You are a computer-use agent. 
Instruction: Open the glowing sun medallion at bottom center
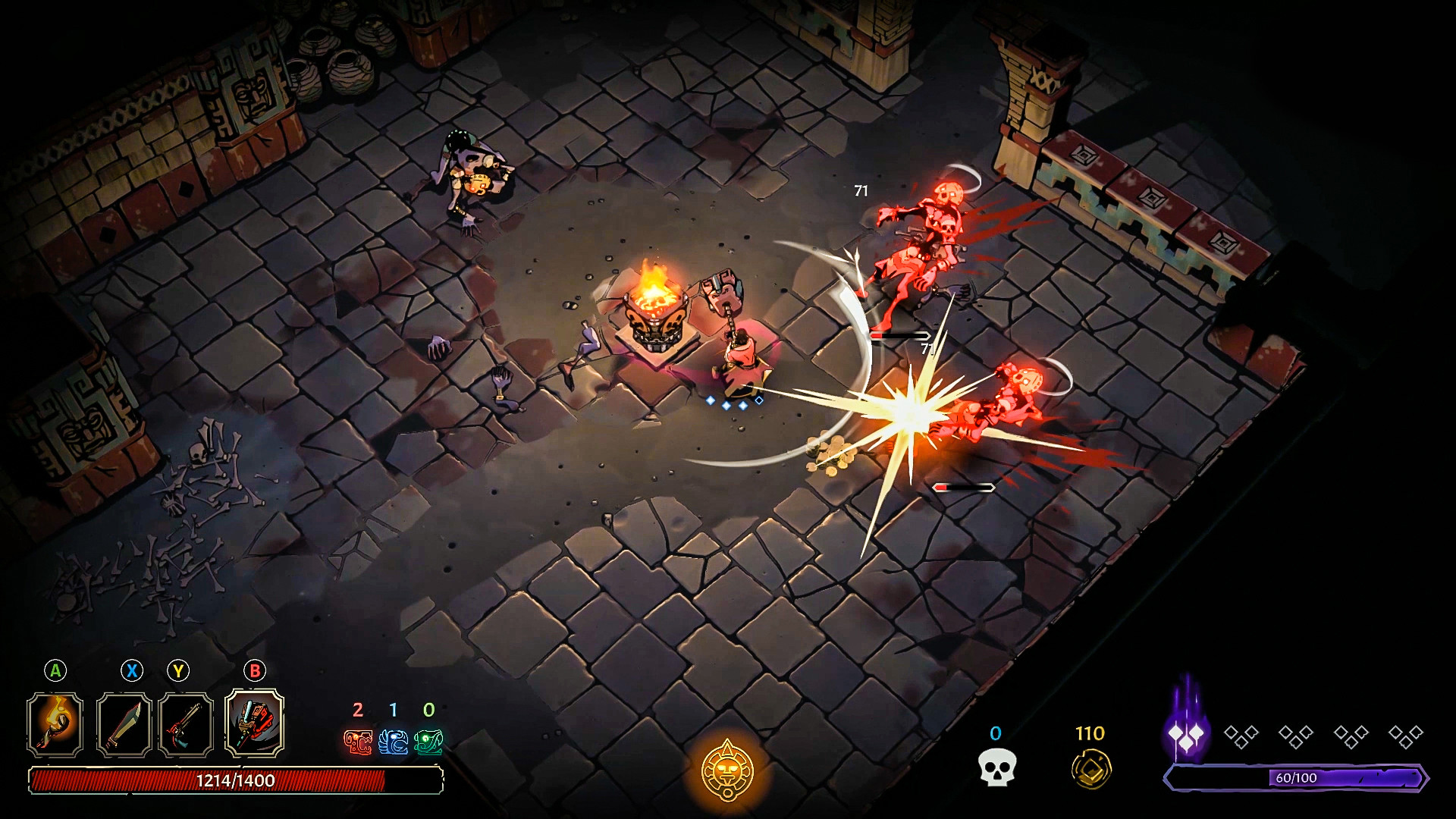point(726,770)
